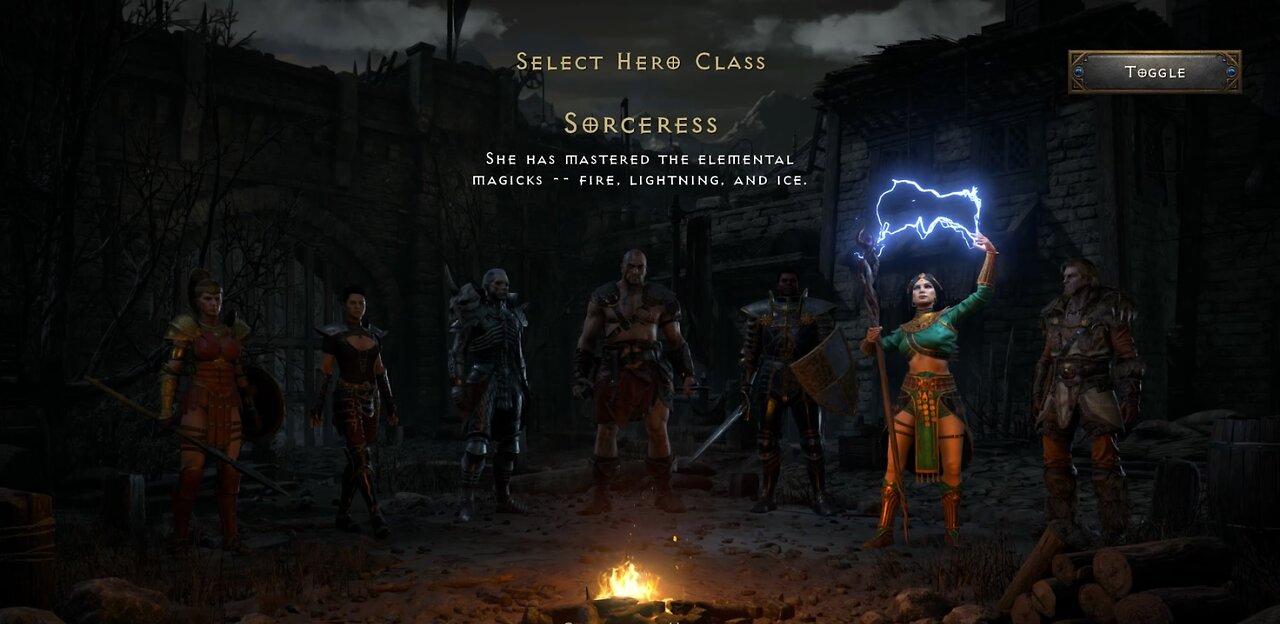Click the Toggle button
The width and height of the screenshot is (1280, 624).
pyautogui.click(x=1154, y=72)
